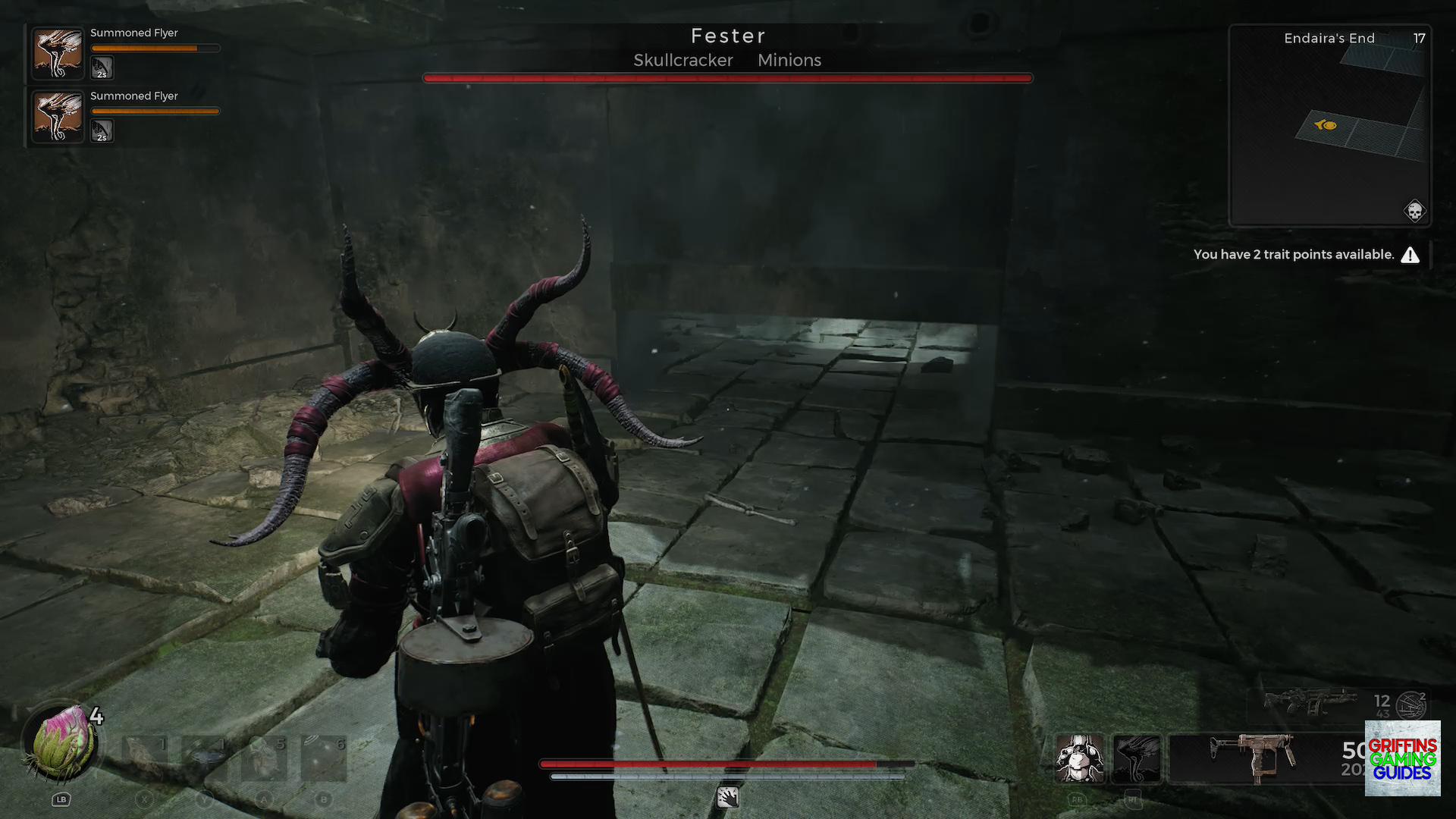
Task: Use the pink bloom relic
Action: pos(61,743)
